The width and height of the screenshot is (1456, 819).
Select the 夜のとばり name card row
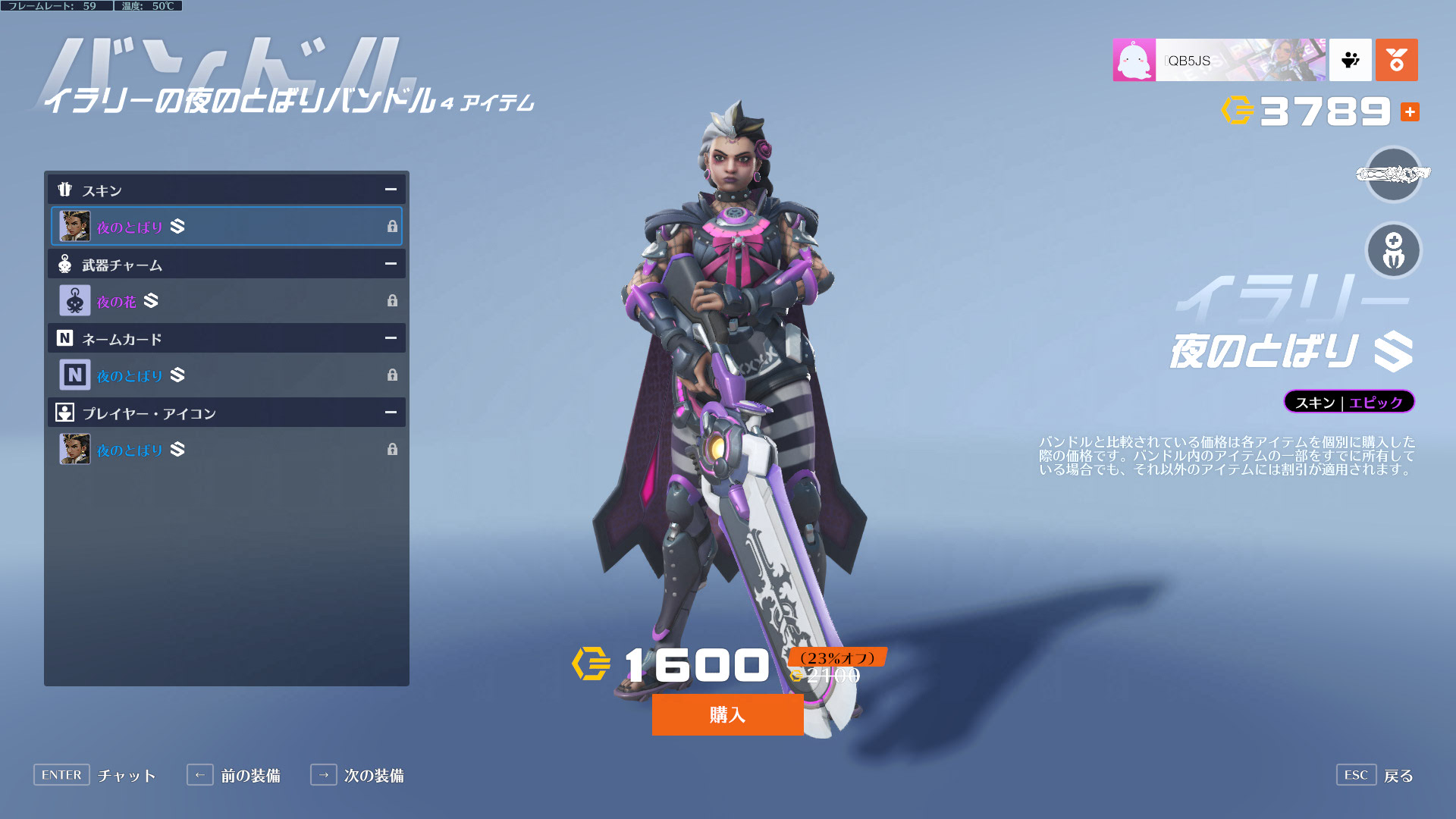point(226,375)
